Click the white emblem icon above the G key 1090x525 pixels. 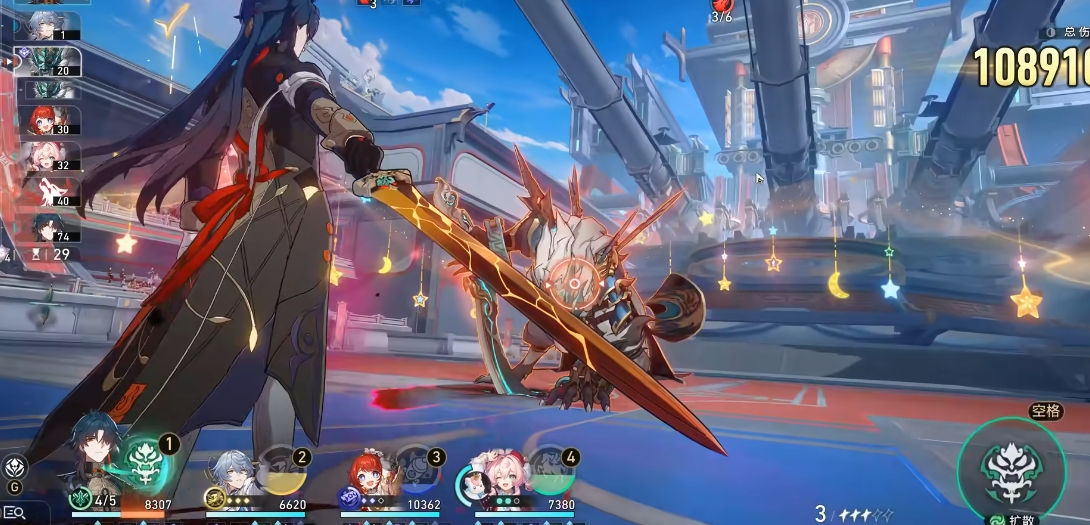pyautogui.click(x=15, y=466)
